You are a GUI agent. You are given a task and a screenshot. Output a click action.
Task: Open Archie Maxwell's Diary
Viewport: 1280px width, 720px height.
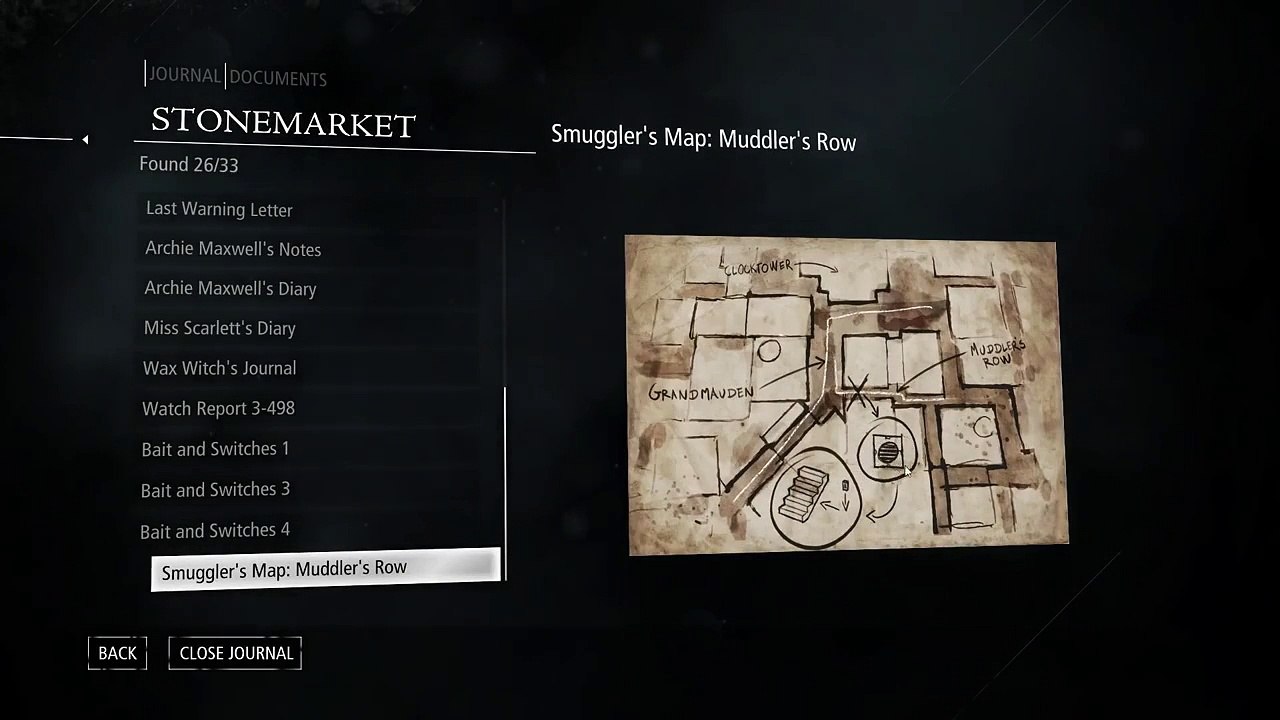coord(230,288)
